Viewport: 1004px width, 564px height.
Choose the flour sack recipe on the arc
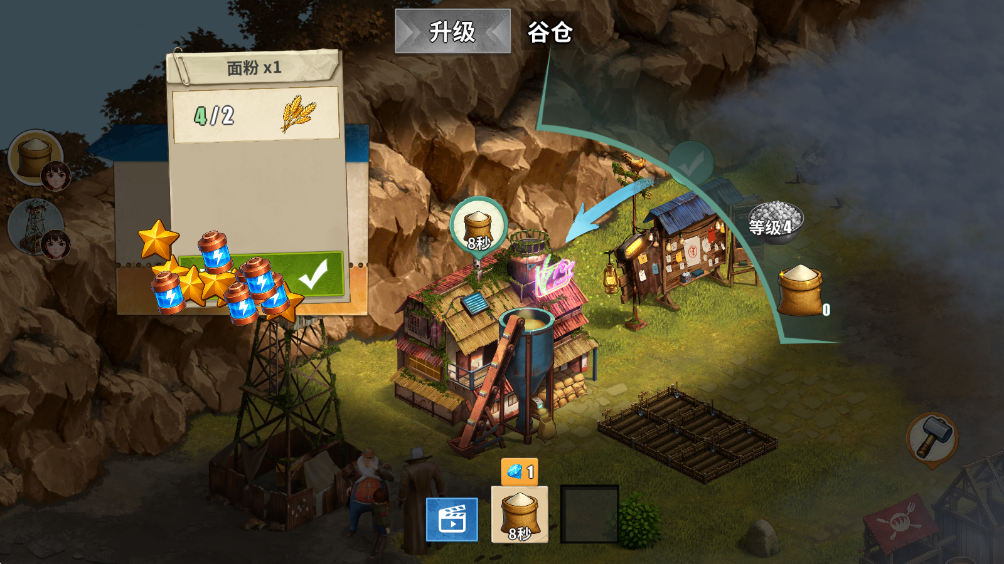tap(801, 290)
